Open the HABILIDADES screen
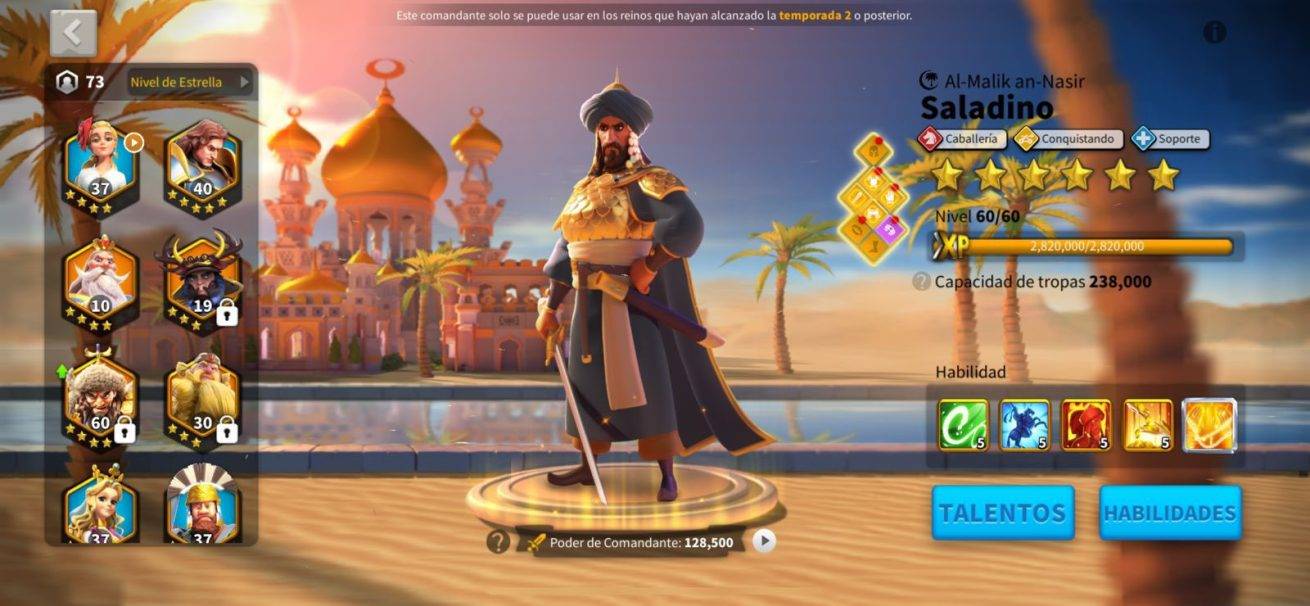 [1170, 513]
